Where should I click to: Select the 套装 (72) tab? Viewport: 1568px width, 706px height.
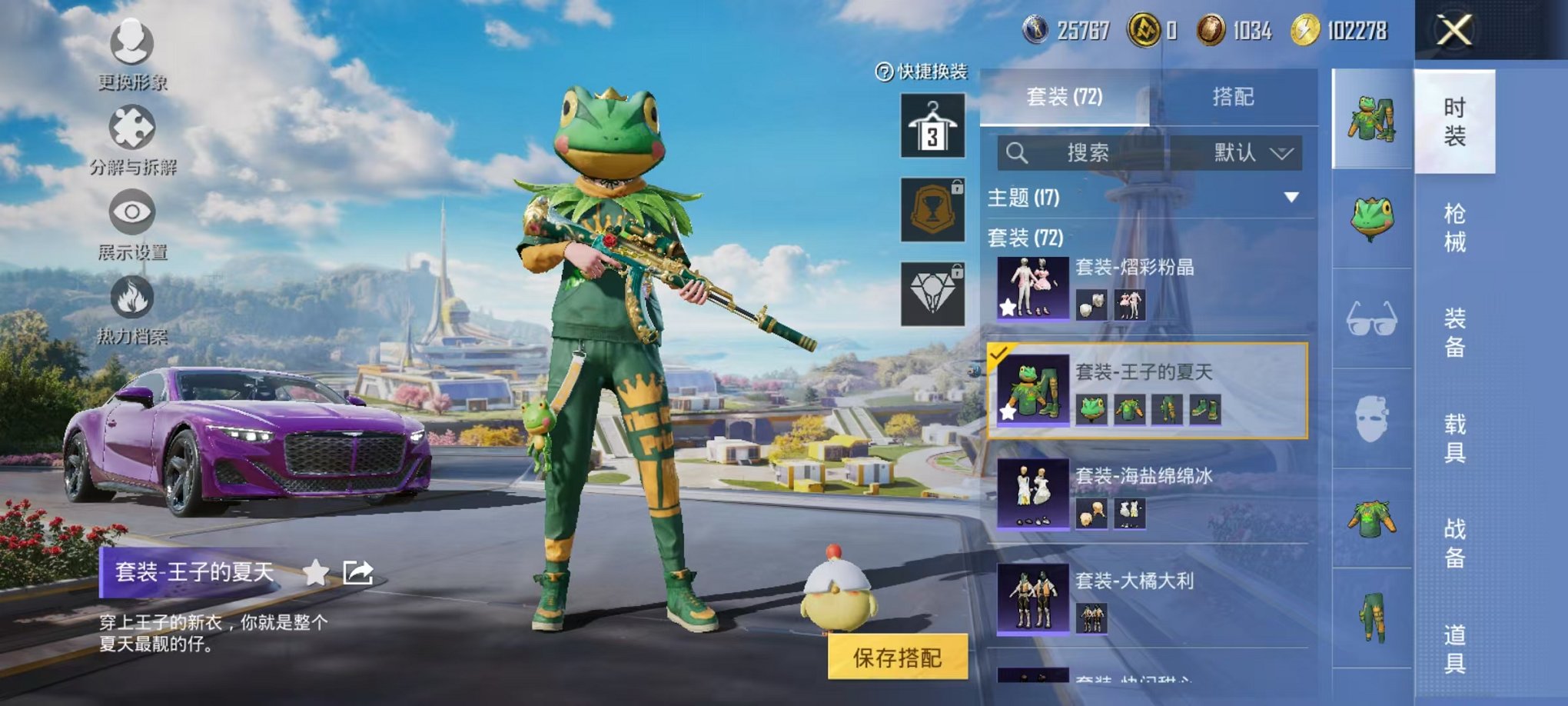click(x=1065, y=97)
